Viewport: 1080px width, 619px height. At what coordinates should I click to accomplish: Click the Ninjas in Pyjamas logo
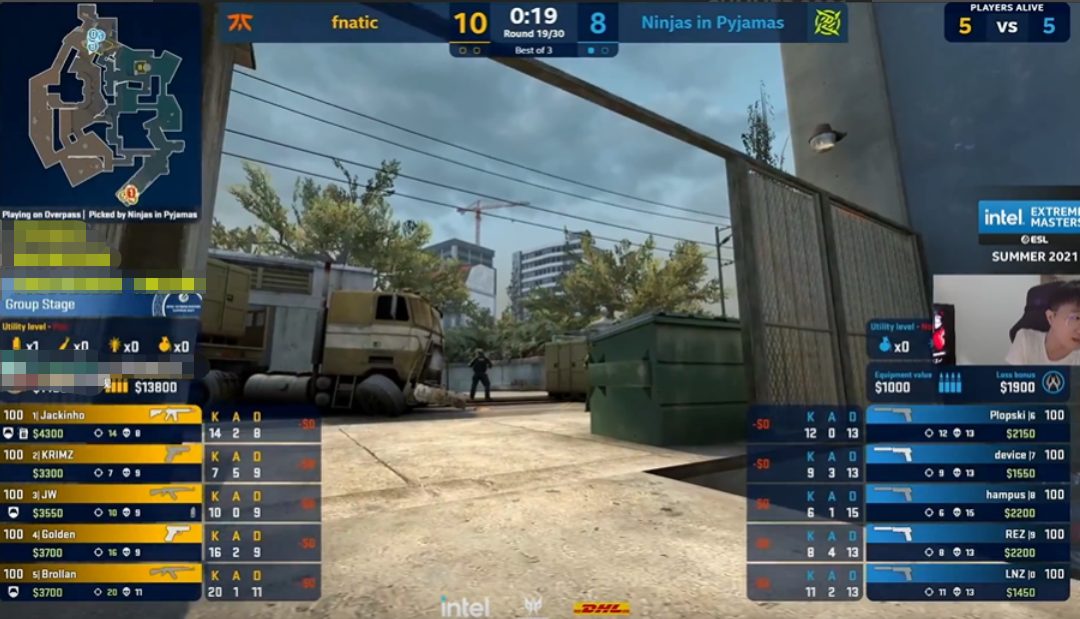point(827,22)
